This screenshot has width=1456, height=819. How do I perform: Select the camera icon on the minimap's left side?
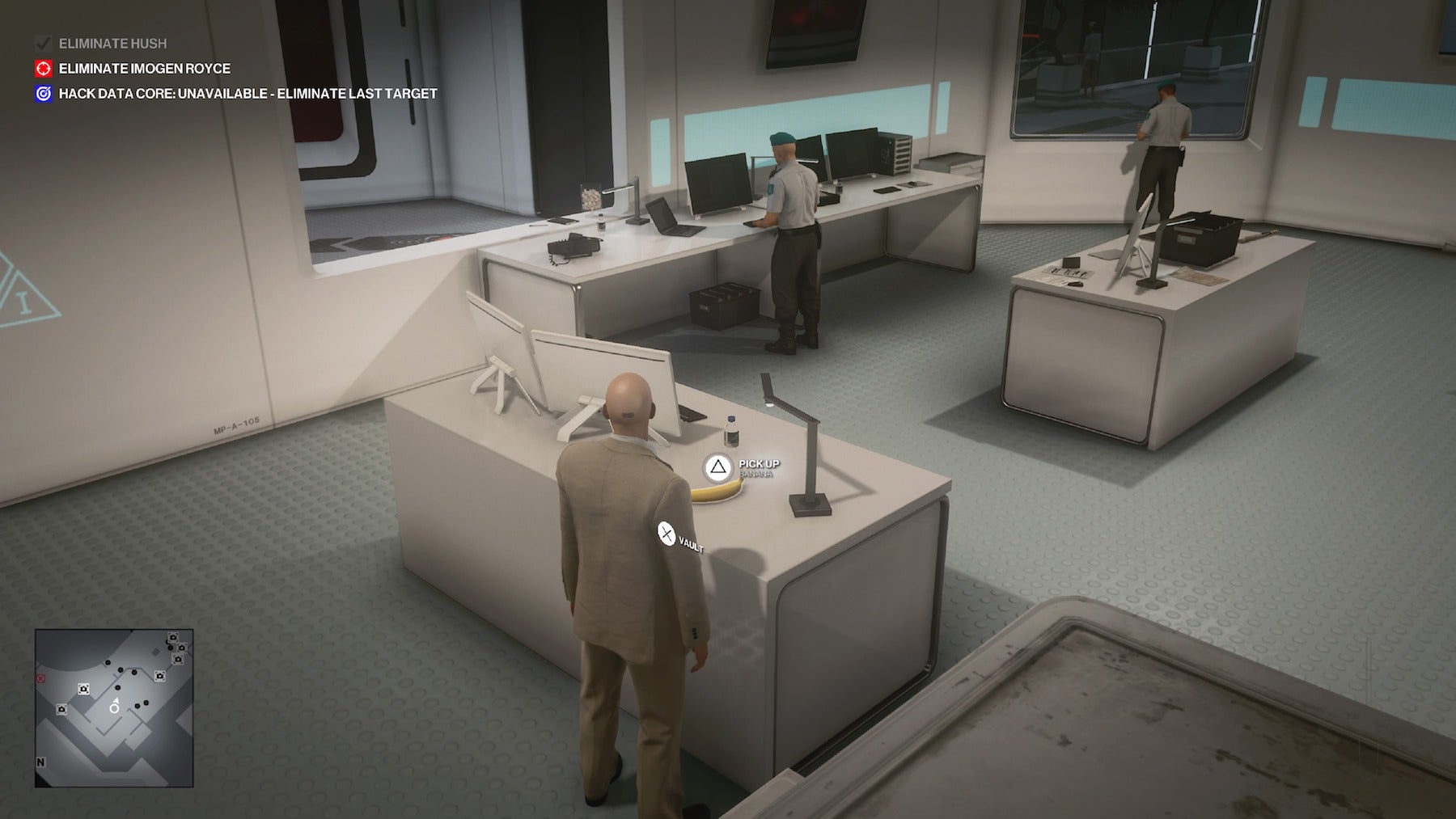coord(61,708)
